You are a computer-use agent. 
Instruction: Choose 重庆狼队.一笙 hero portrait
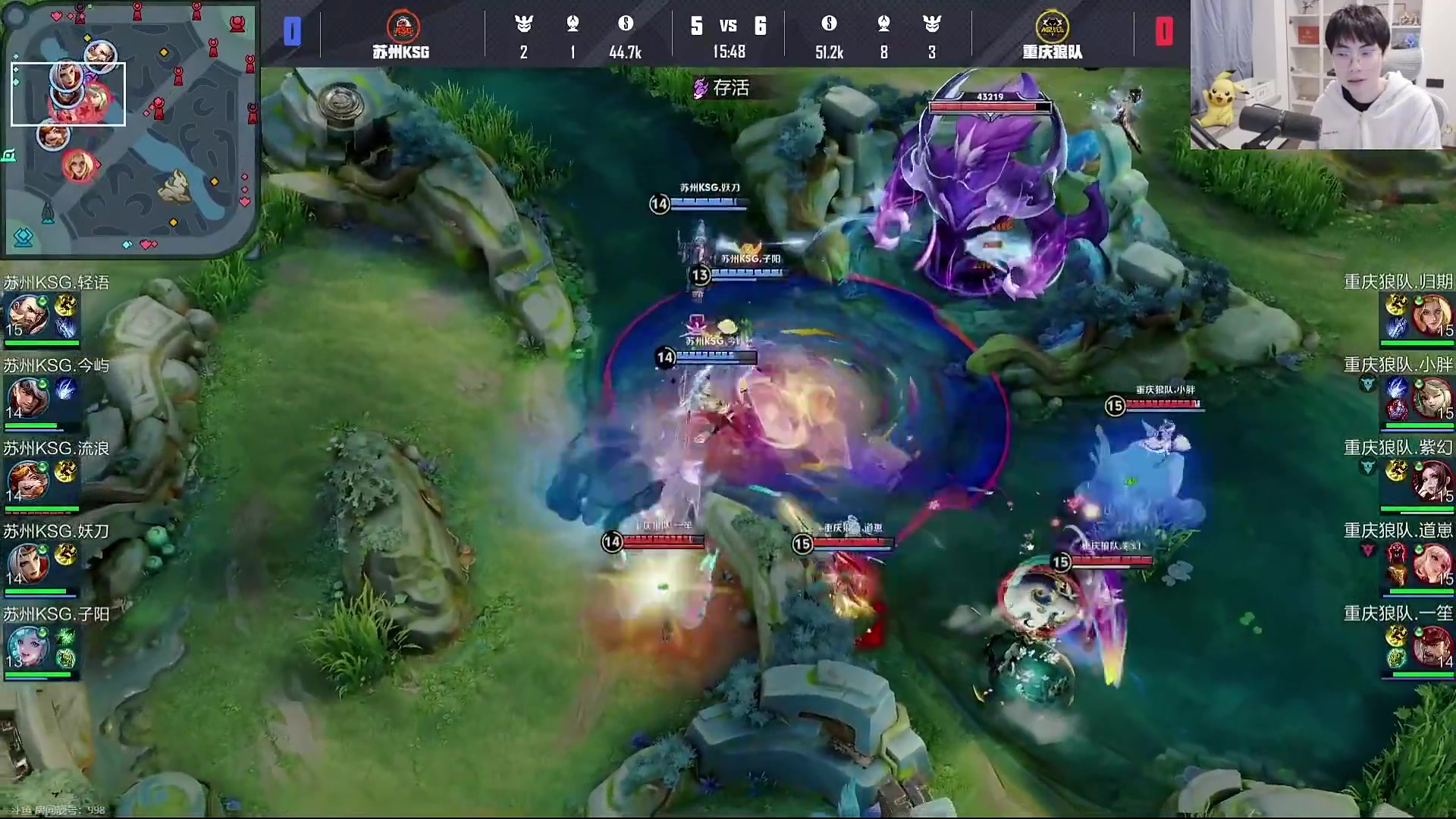pos(1432,647)
